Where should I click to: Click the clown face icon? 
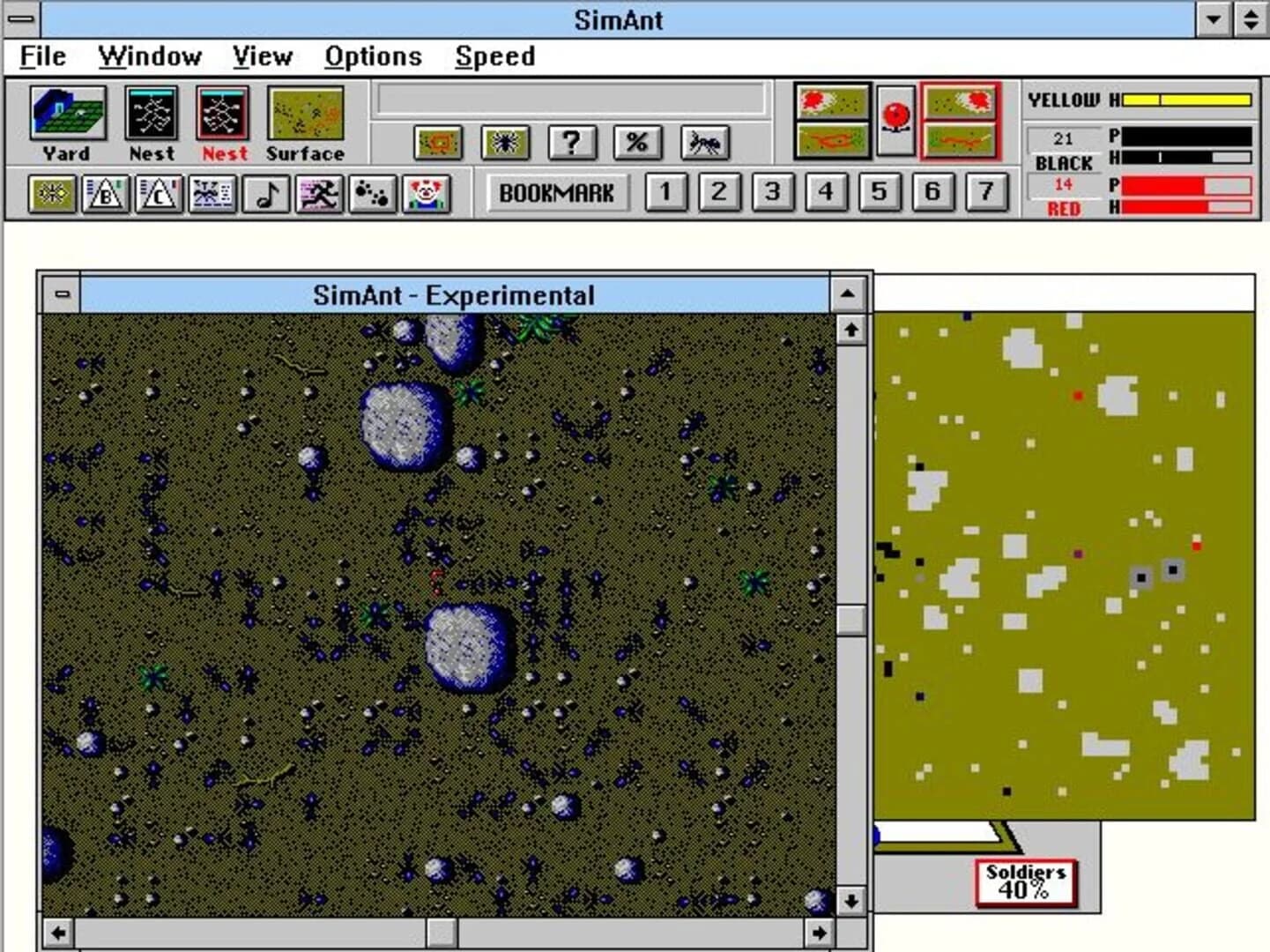tap(425, 193)
